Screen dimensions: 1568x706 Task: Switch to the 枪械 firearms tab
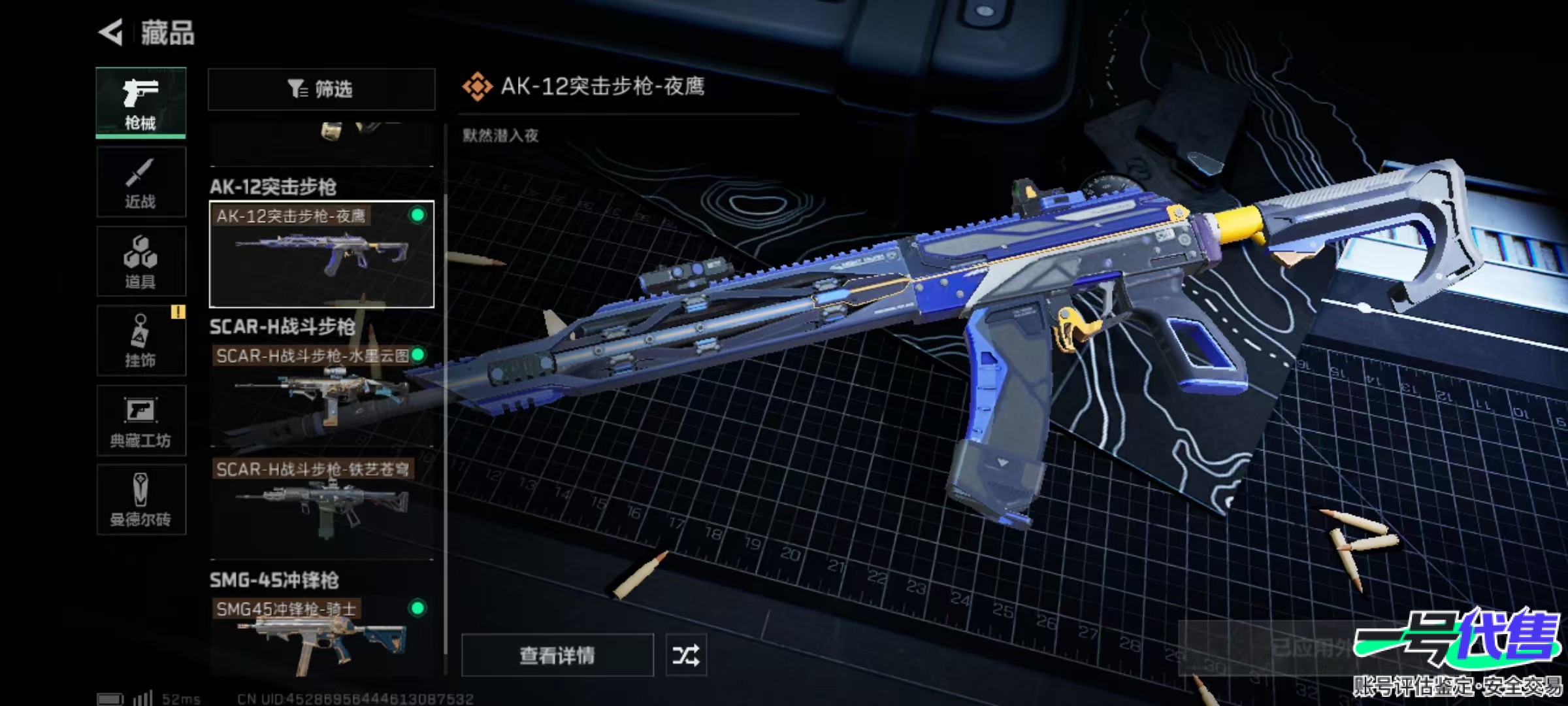tap(140, 103)
